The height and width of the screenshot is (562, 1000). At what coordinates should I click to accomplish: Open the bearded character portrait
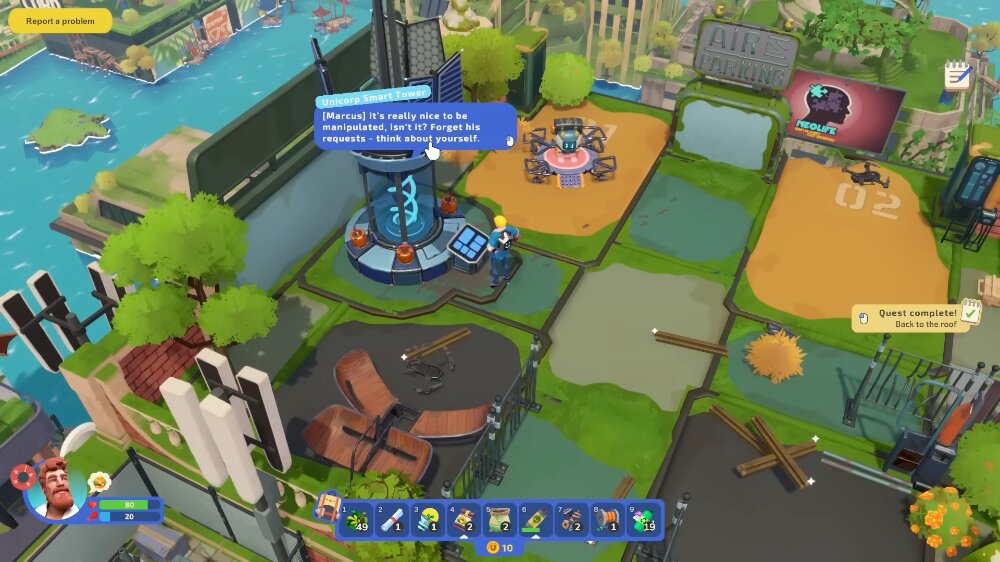(x=55, y=489)
